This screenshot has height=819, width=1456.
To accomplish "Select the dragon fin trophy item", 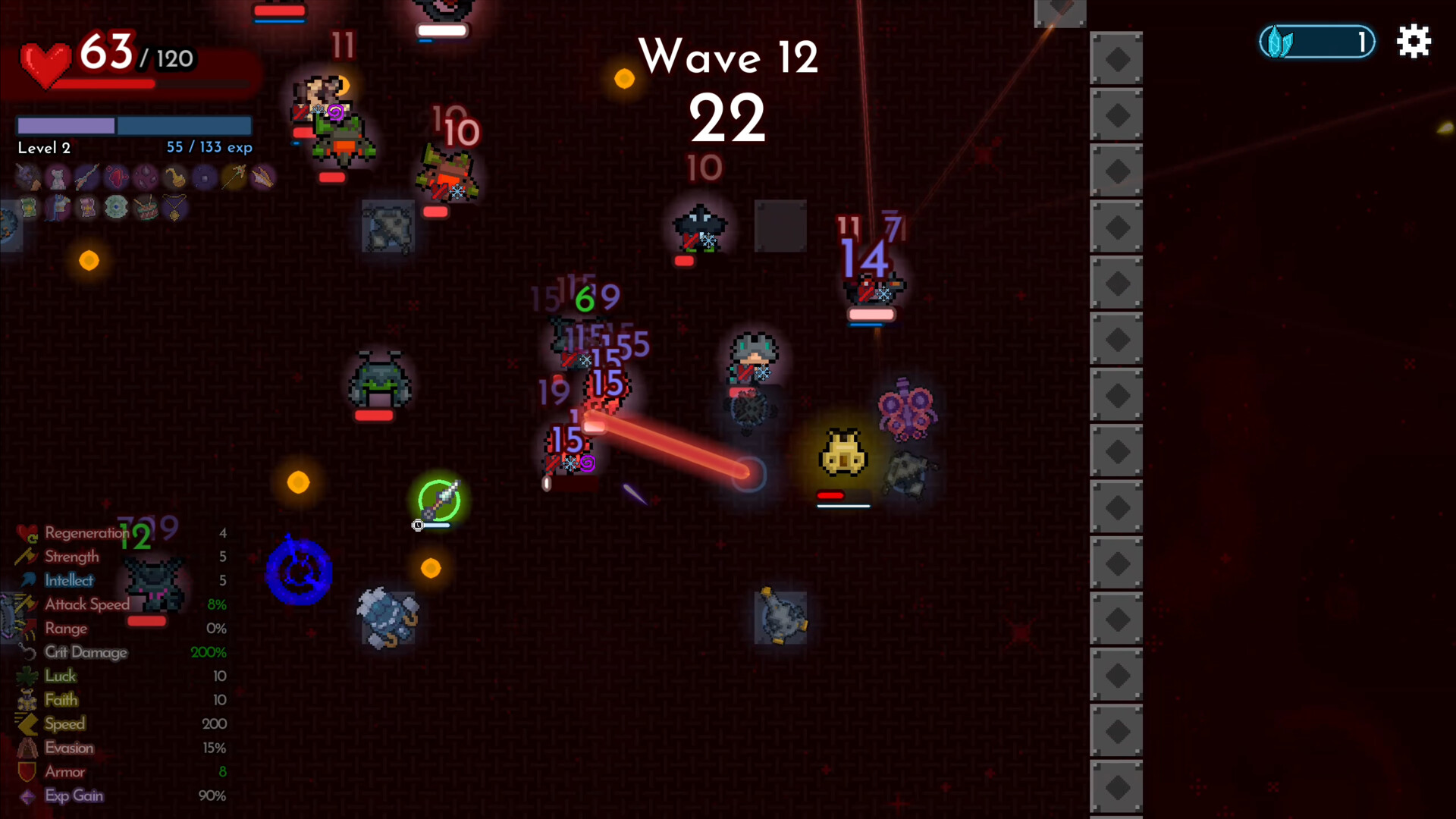I will [264, 177].
